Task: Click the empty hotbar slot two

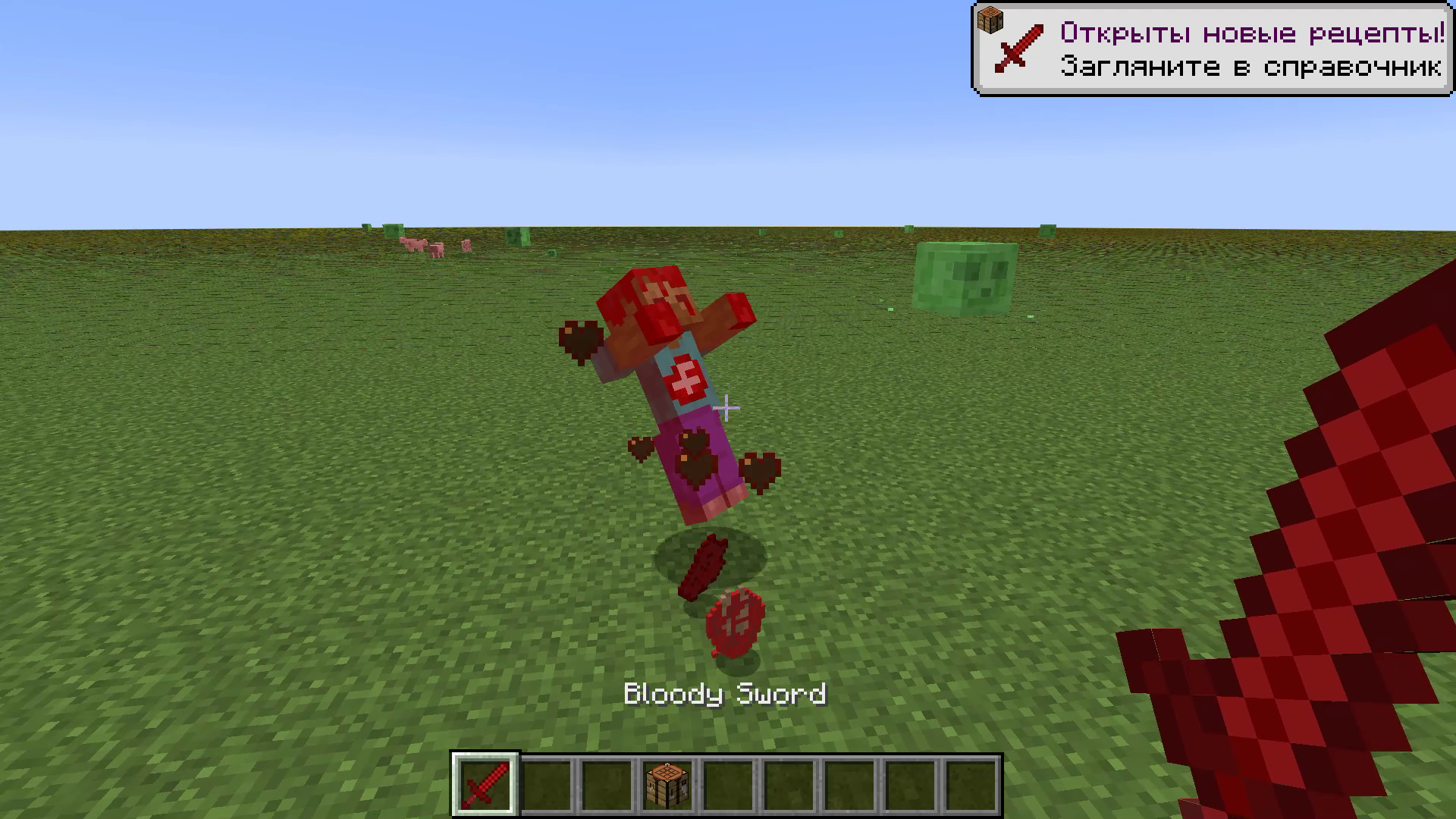Action: (546, 785)
